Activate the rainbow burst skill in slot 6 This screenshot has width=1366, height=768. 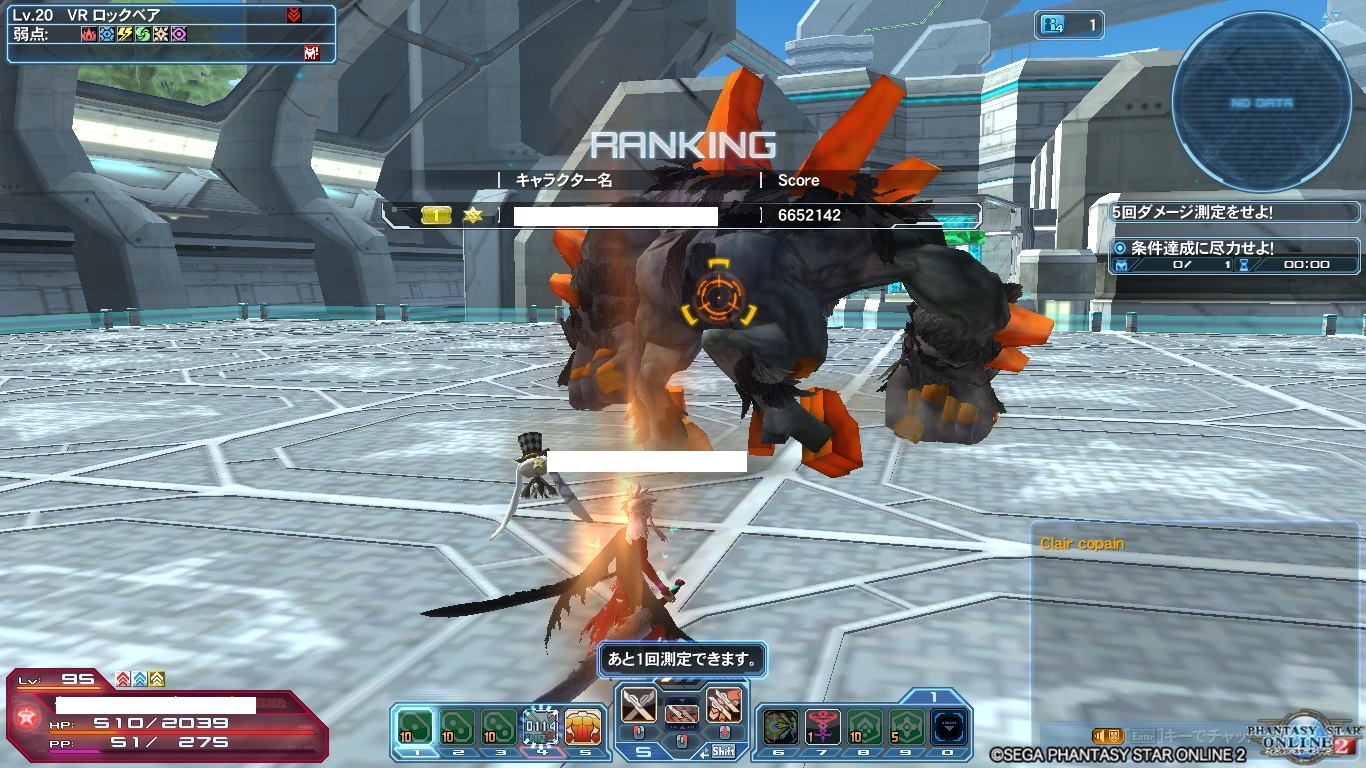pyautogui.click(x=779, y=726)
